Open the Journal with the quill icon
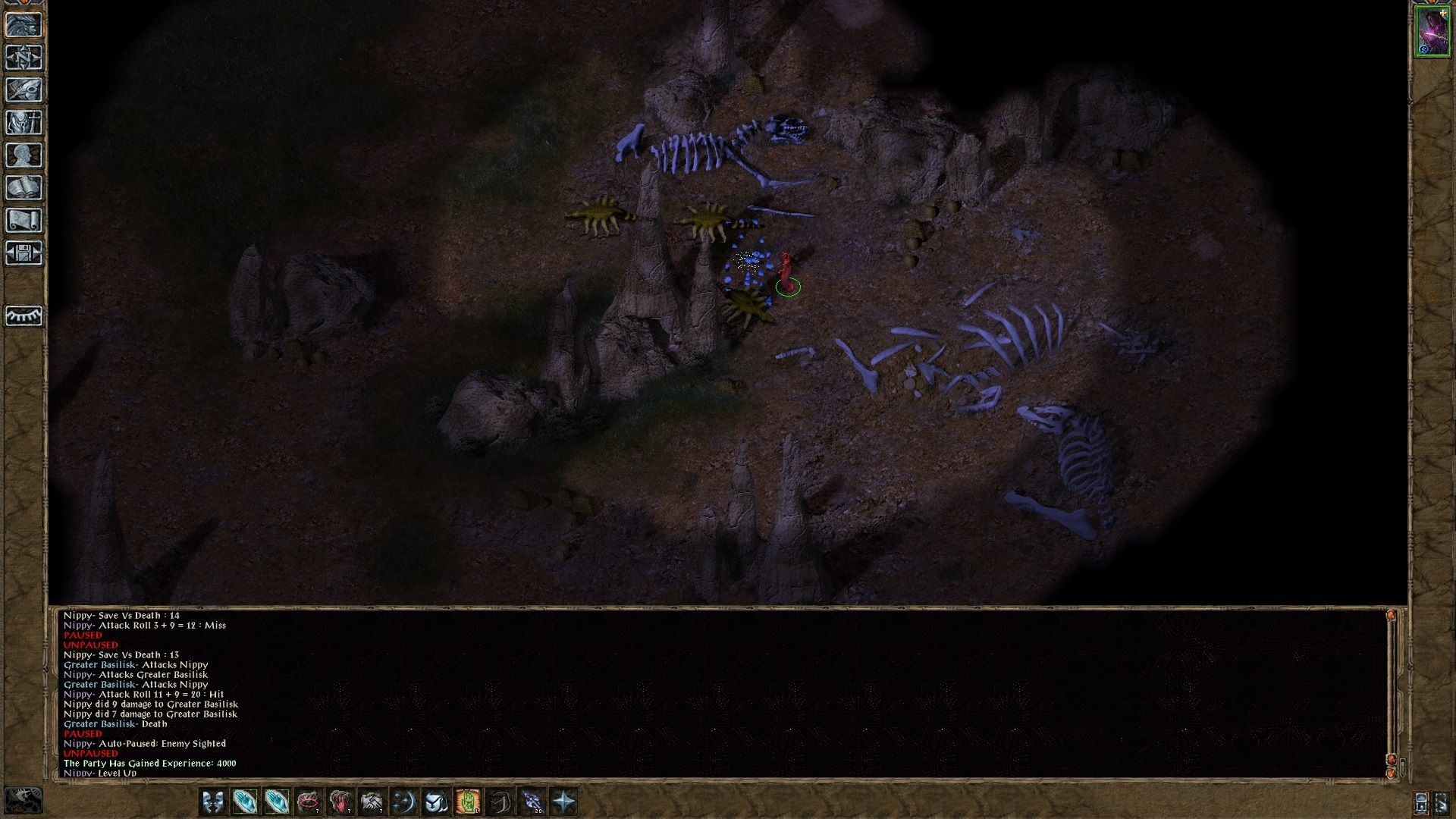The image size is (1456, 819). (24, 90)
